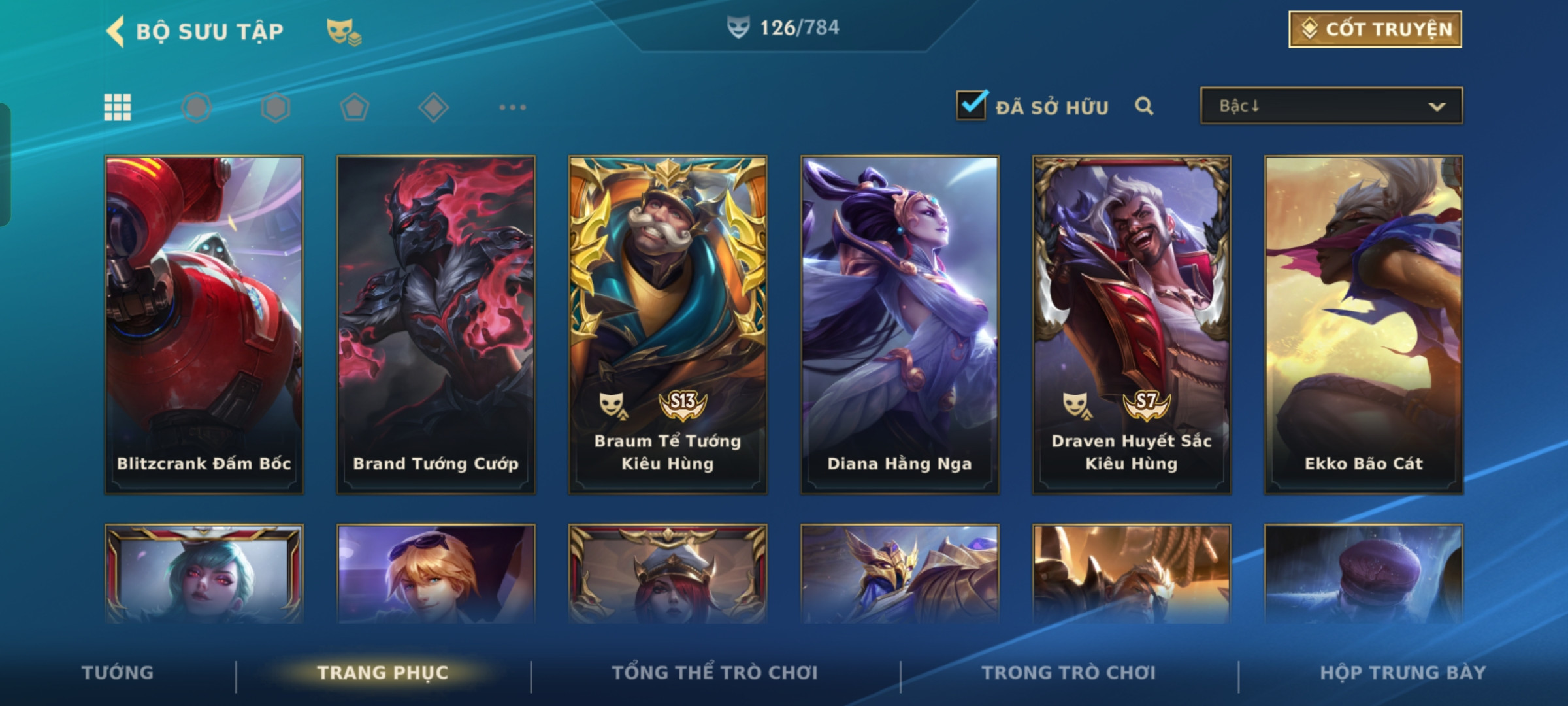The image size is (1568, 706).
Task: Choose the diamond-shaped tier filter
Action: pos(433,107)
